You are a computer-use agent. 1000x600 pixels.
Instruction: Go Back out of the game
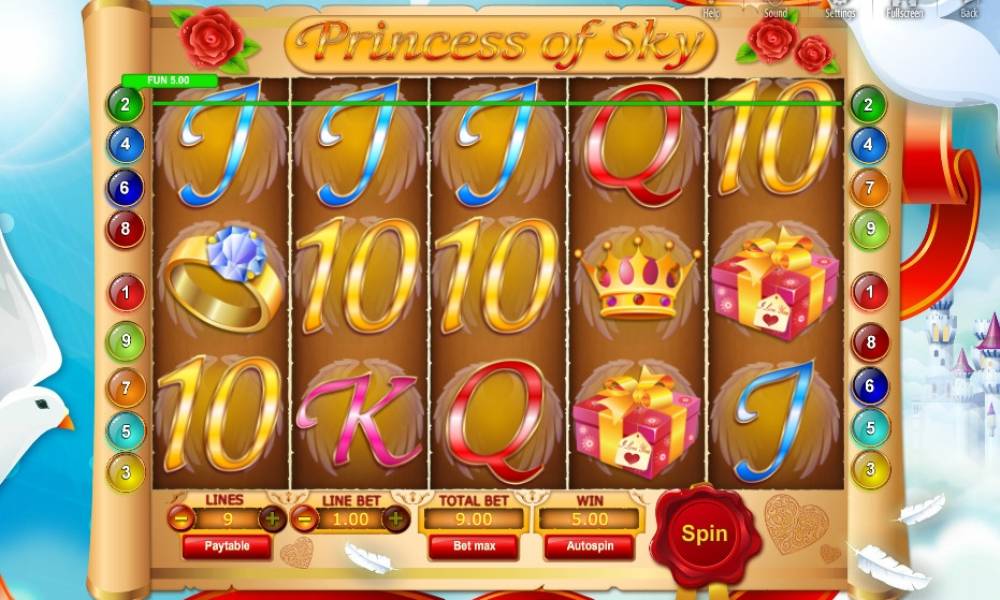tap(968, 12)
